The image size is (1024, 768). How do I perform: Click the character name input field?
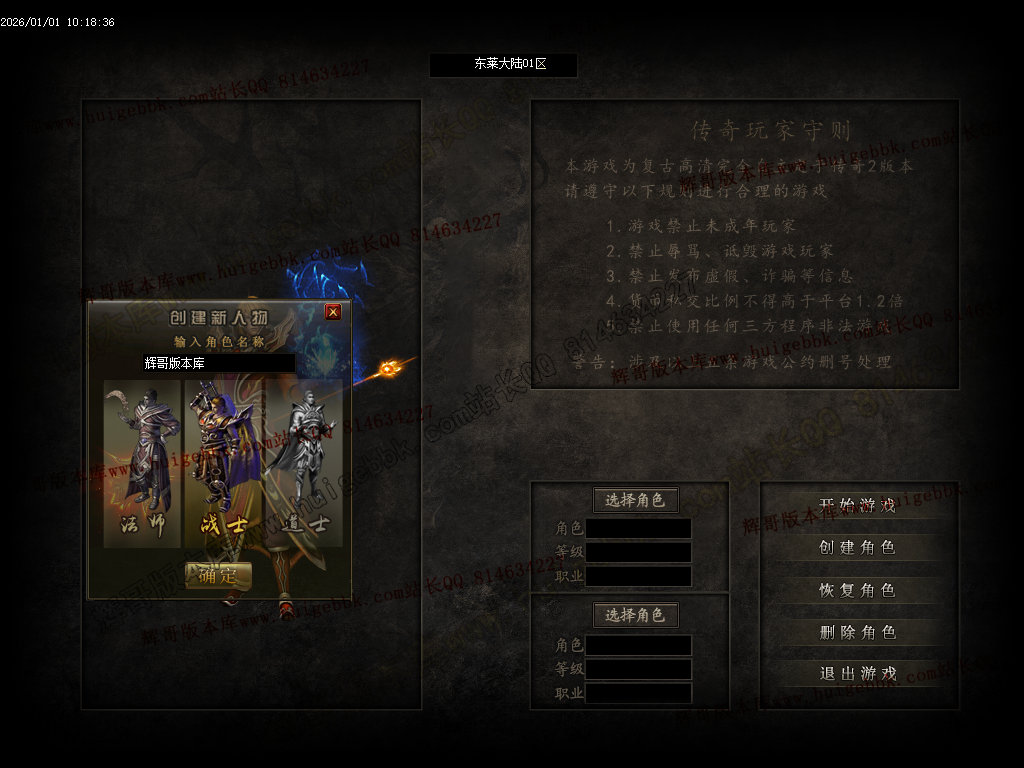[218, 363]
